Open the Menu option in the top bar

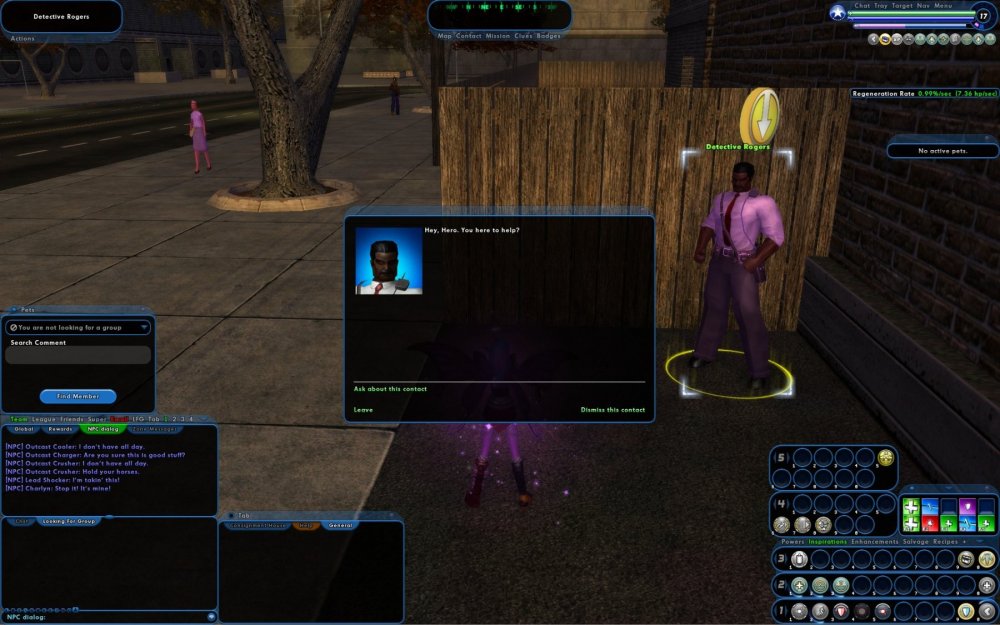[943, 6]
